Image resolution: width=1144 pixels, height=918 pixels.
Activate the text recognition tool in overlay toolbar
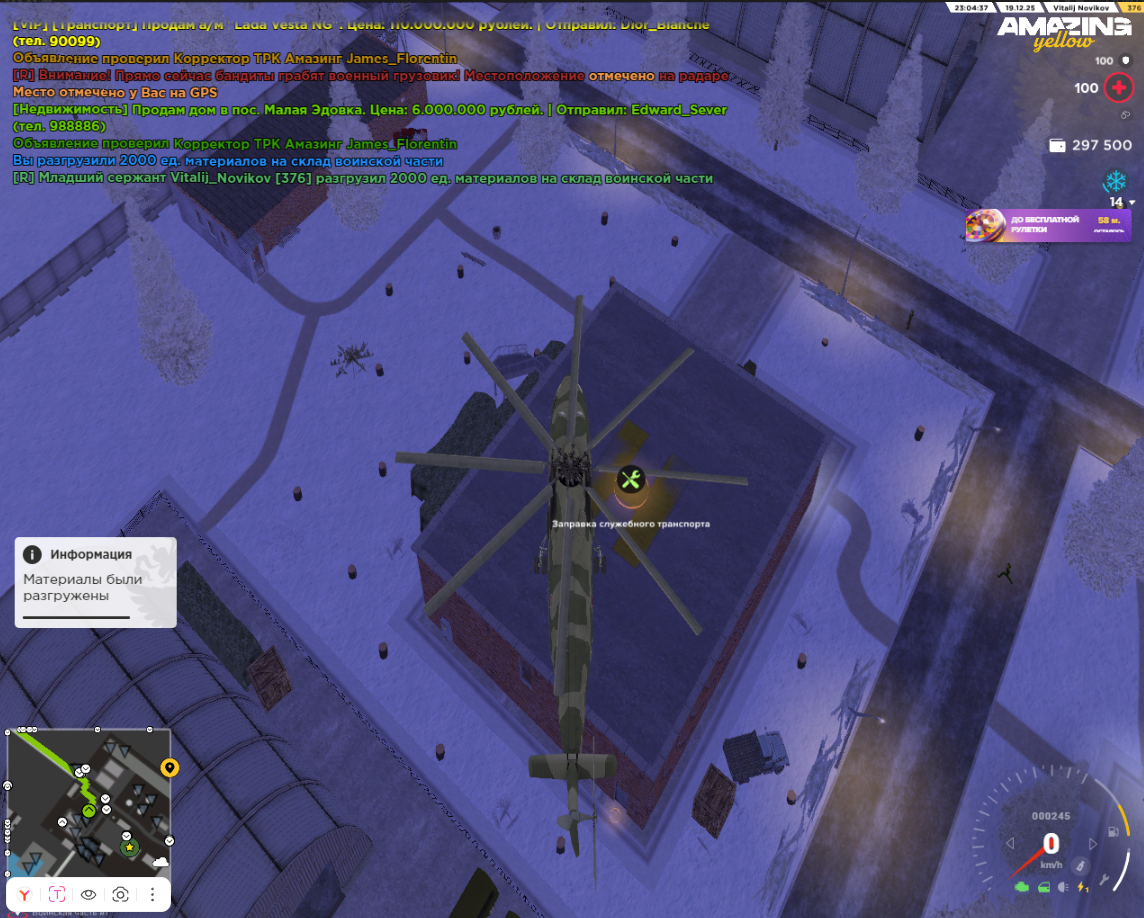click(56, 894)
